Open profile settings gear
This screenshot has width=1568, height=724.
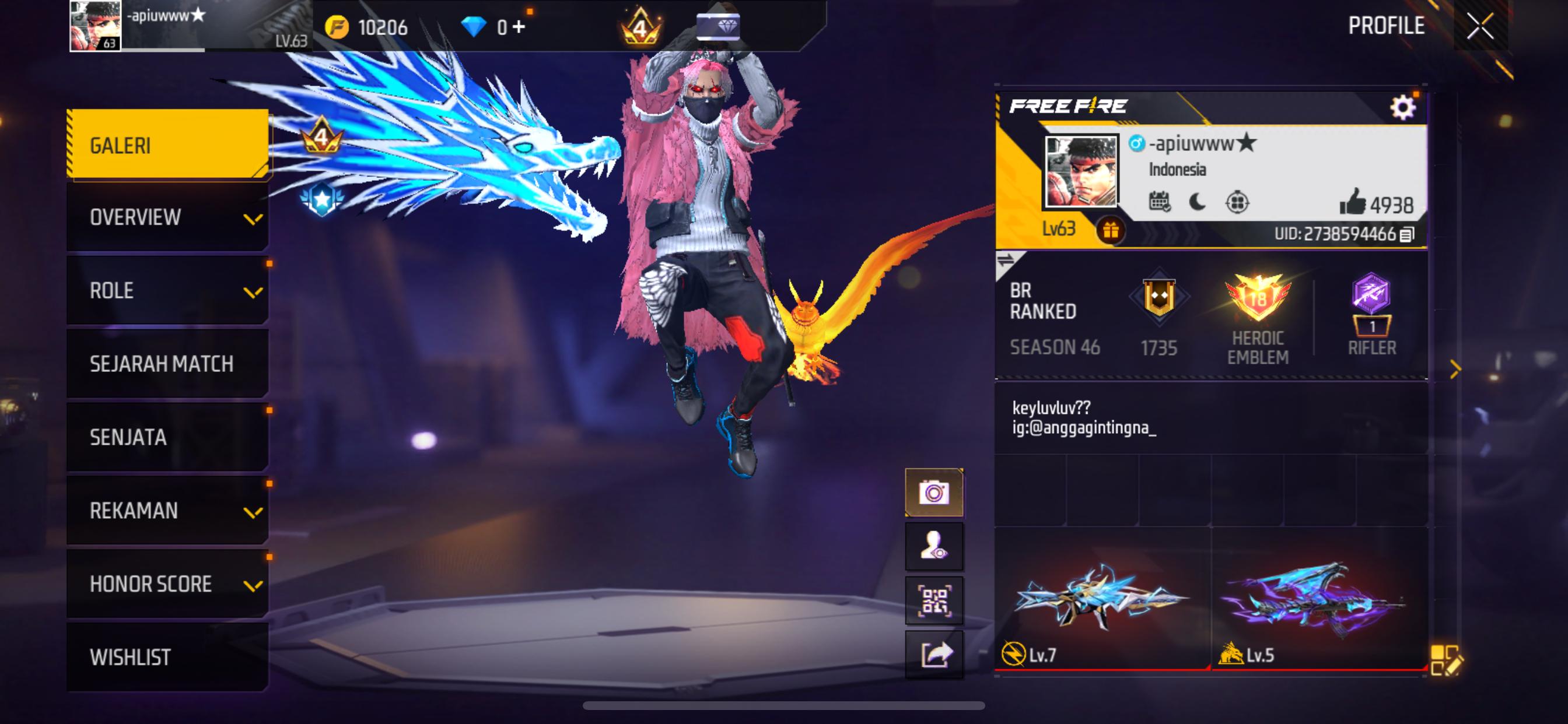click(x=1402, y=108)
